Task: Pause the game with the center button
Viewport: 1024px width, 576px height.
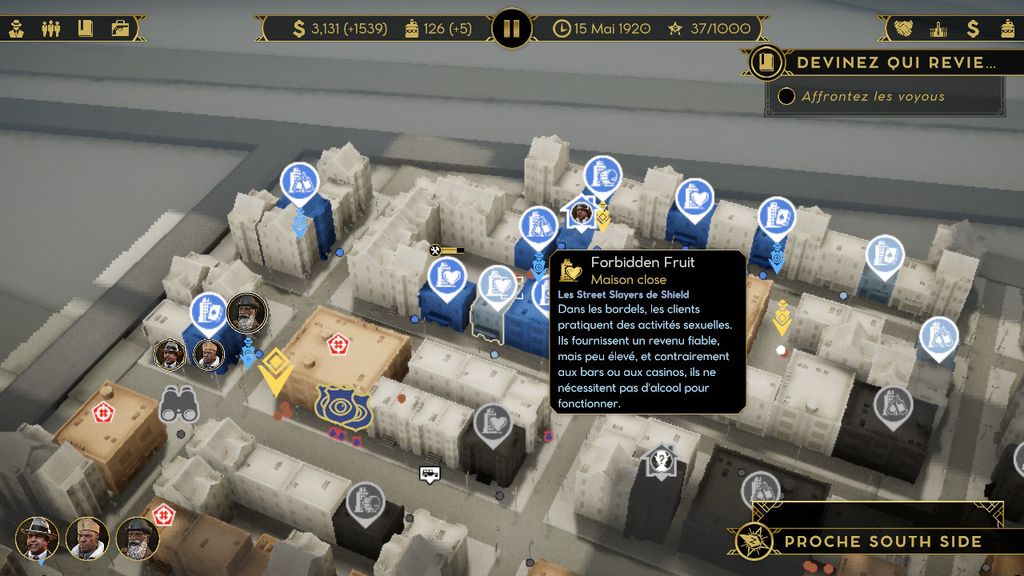Action: [511, 28]
